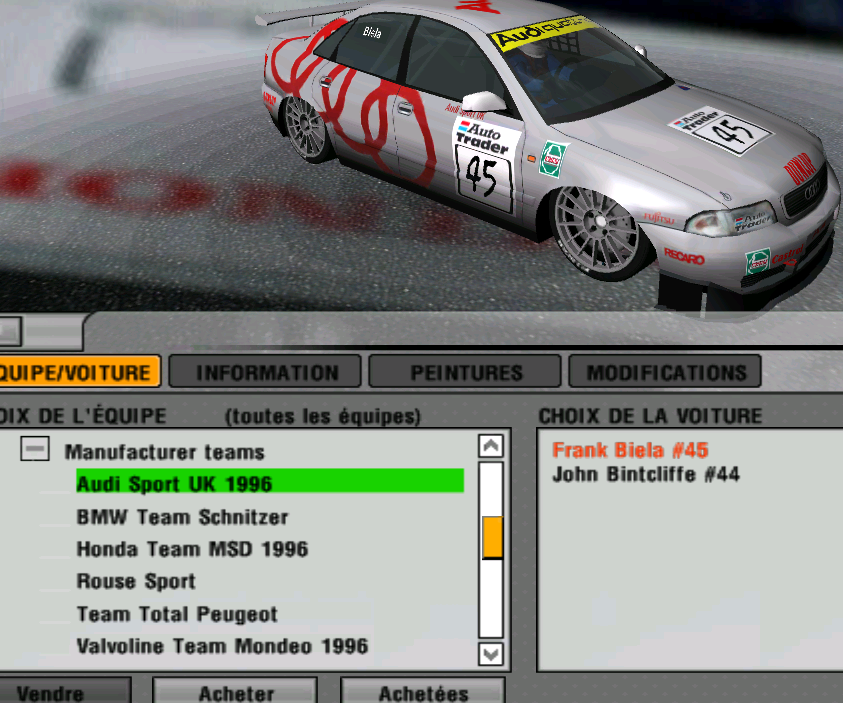Switch to the Information tab
Viewport: 843px width, 703px height.
click(267, 373)
